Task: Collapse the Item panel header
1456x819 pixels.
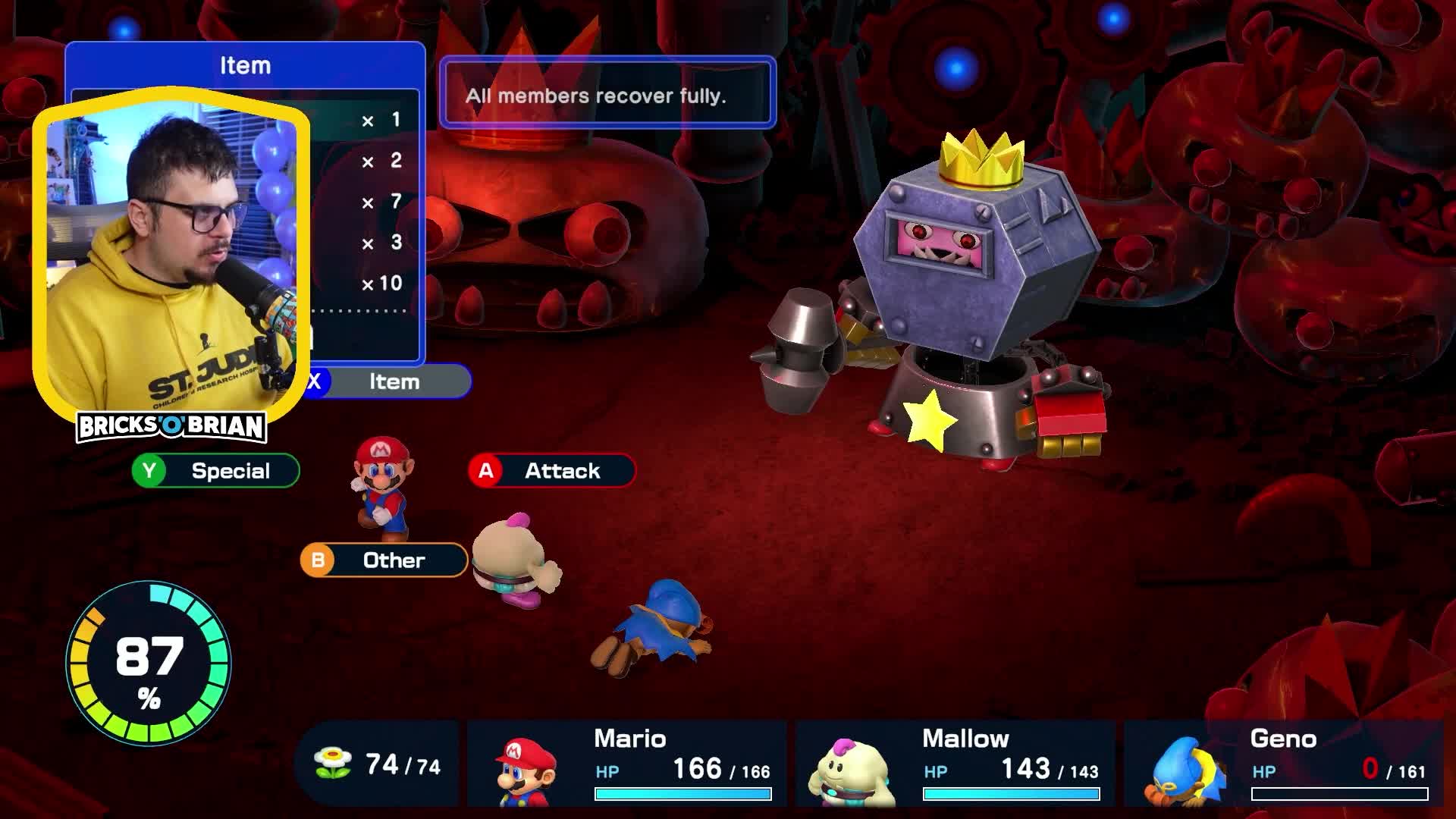Action: 244,65
